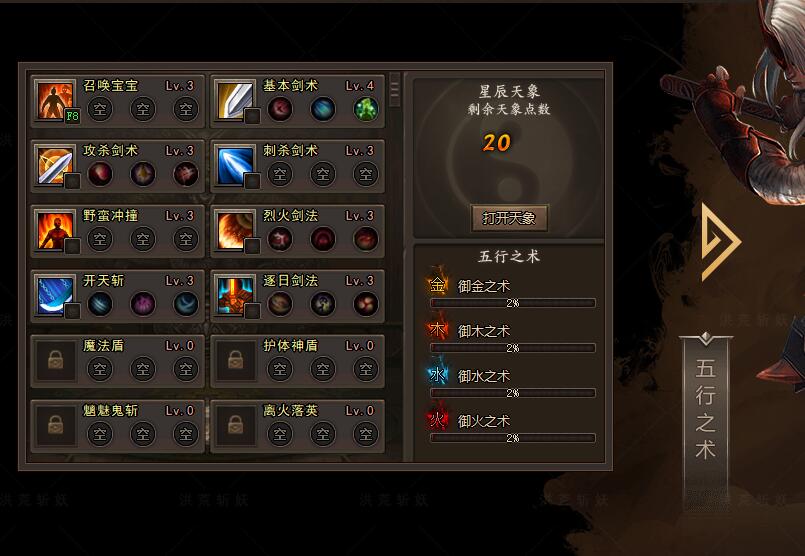805x556 pixels.
Task: Select the 攻杀剑术 skill icon
Action: coord(56,165)
